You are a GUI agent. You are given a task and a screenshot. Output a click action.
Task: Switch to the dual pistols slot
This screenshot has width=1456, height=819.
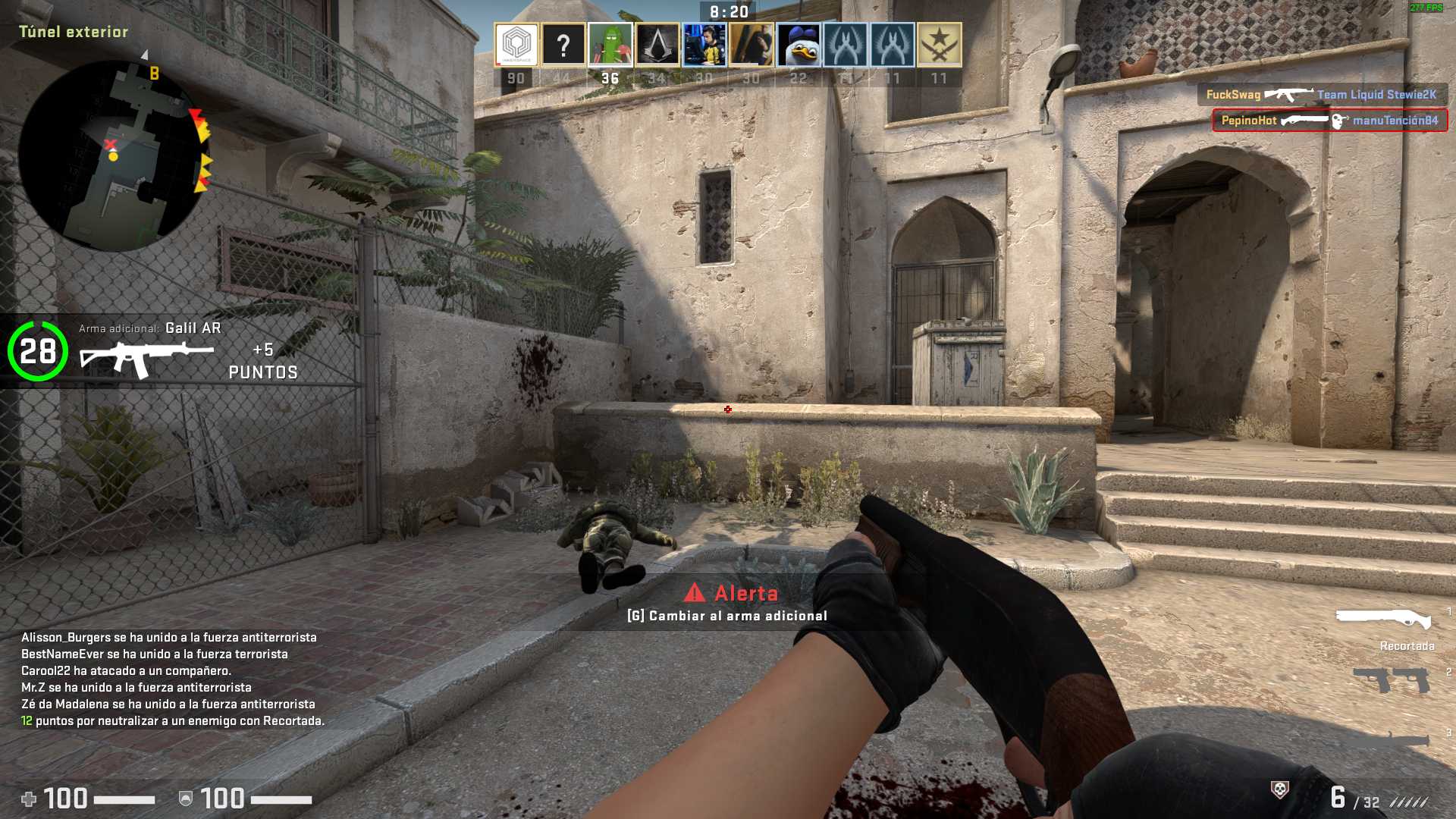click(x=1391, y=679)
